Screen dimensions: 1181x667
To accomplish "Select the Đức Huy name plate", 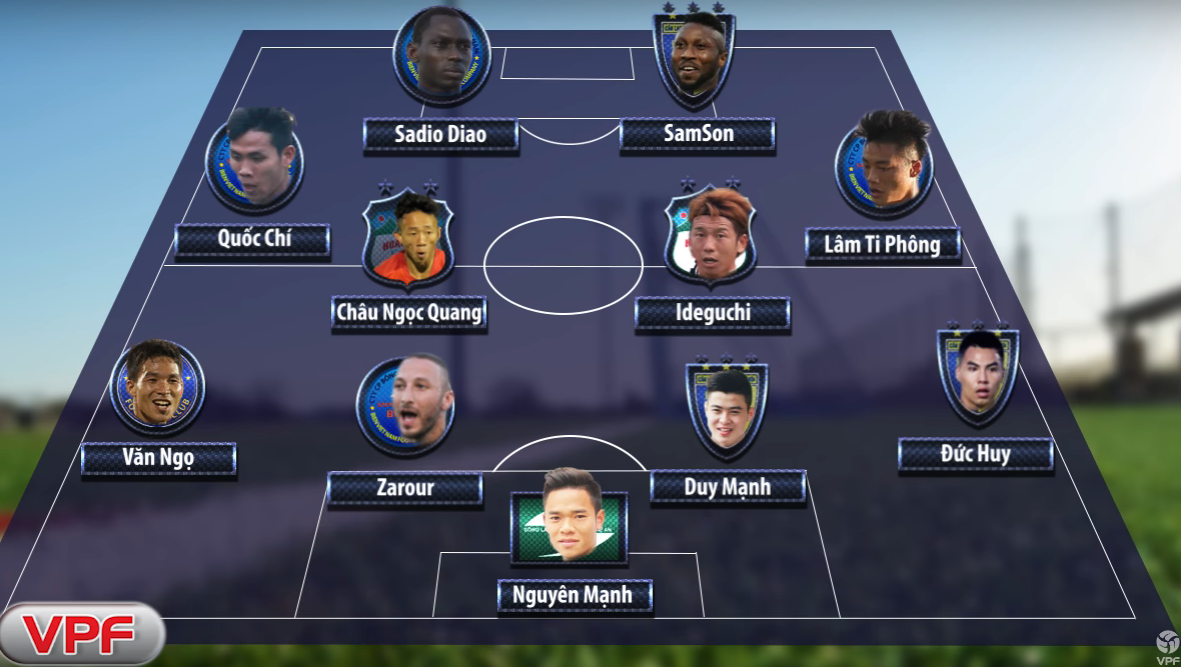I will point(975,455).
